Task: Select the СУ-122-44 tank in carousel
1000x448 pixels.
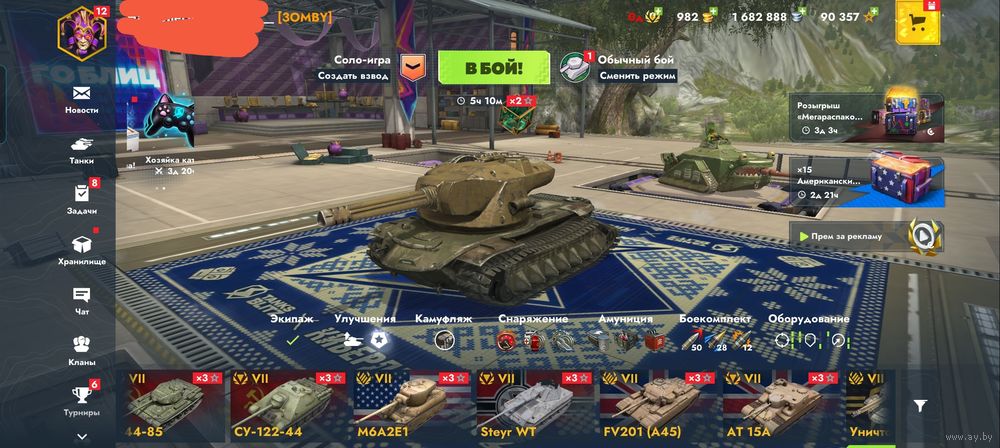Action: pyautogui.click(x=289, y=404)
